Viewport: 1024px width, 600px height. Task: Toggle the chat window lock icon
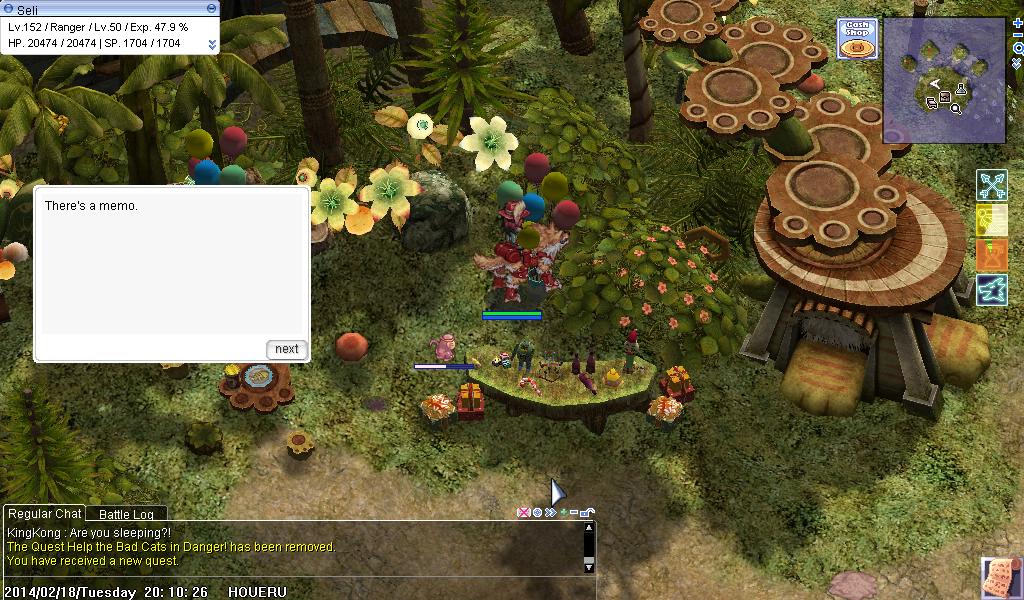[x=589, y=513]
